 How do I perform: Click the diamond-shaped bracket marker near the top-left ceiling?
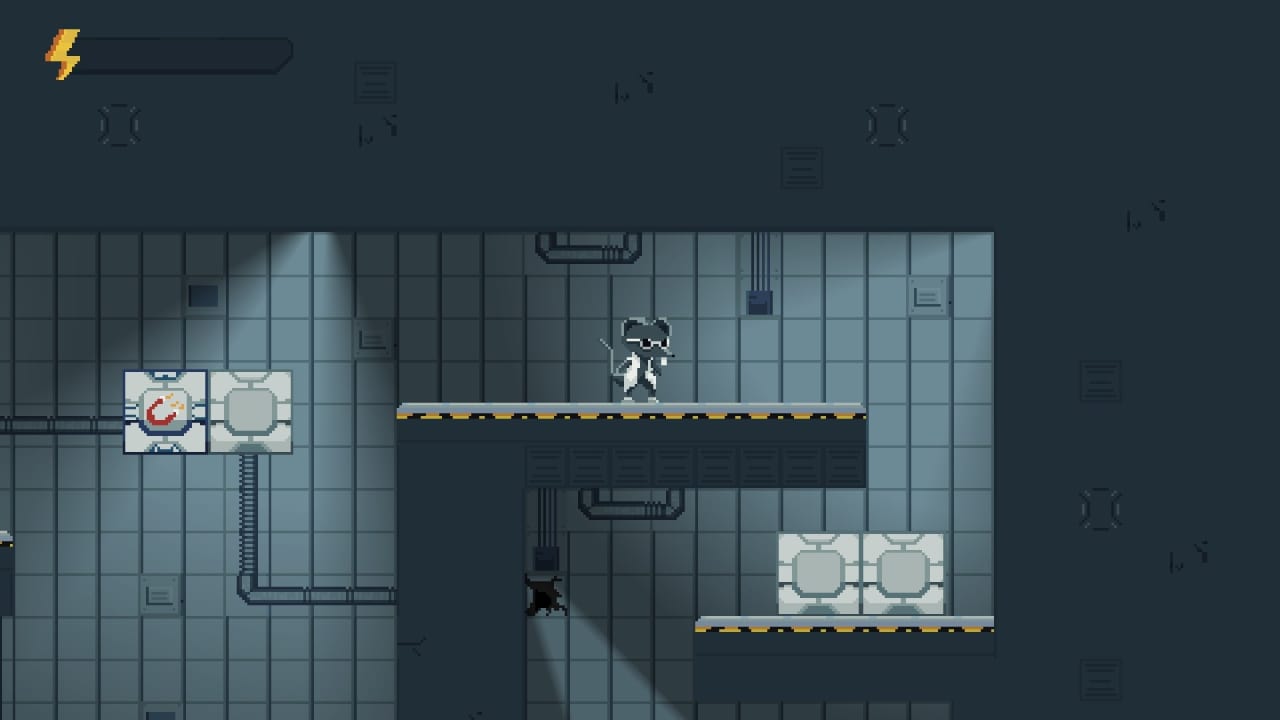pos(119,124)
